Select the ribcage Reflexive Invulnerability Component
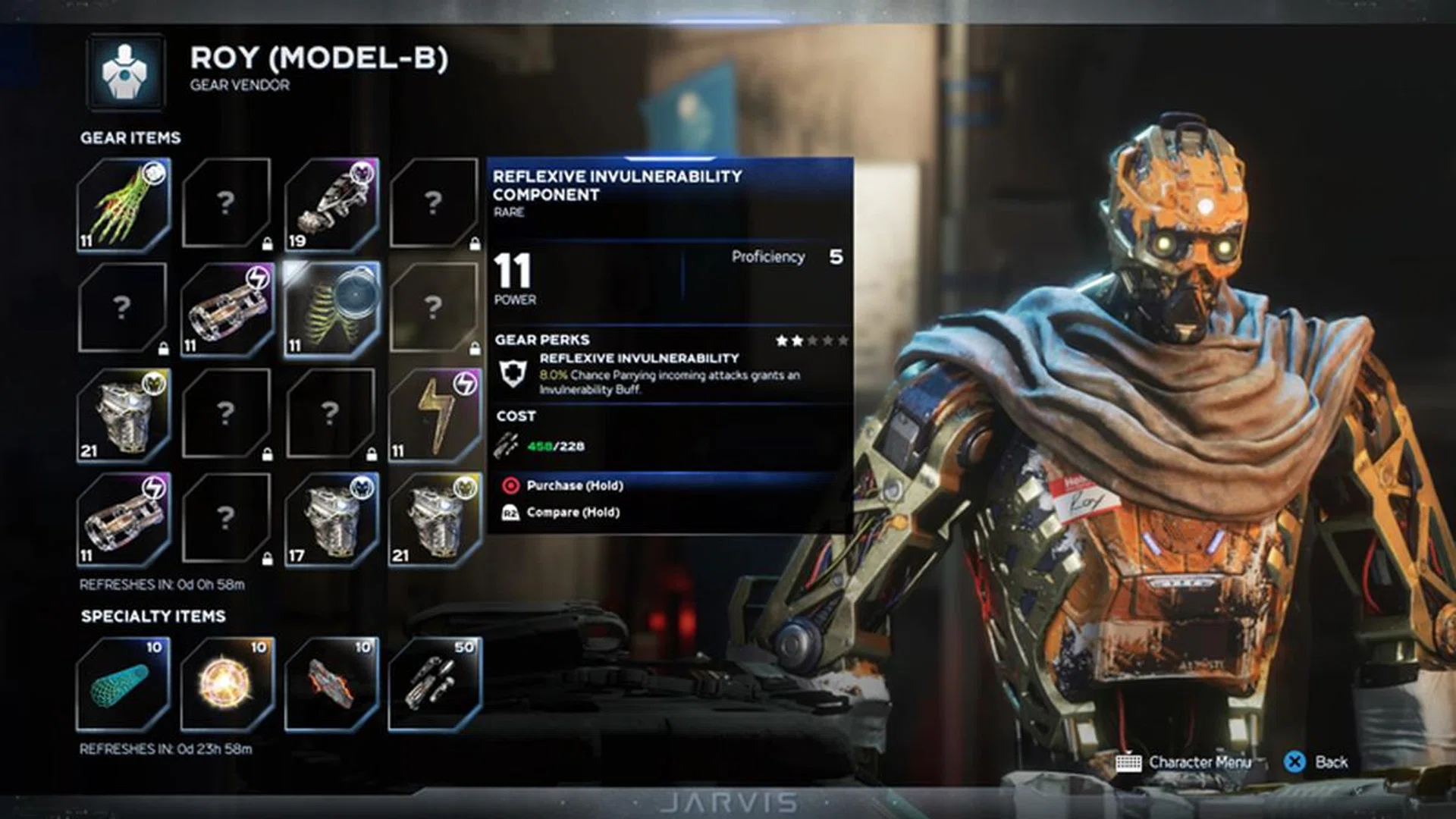The image size is (1456, 819). pos(331,309)
